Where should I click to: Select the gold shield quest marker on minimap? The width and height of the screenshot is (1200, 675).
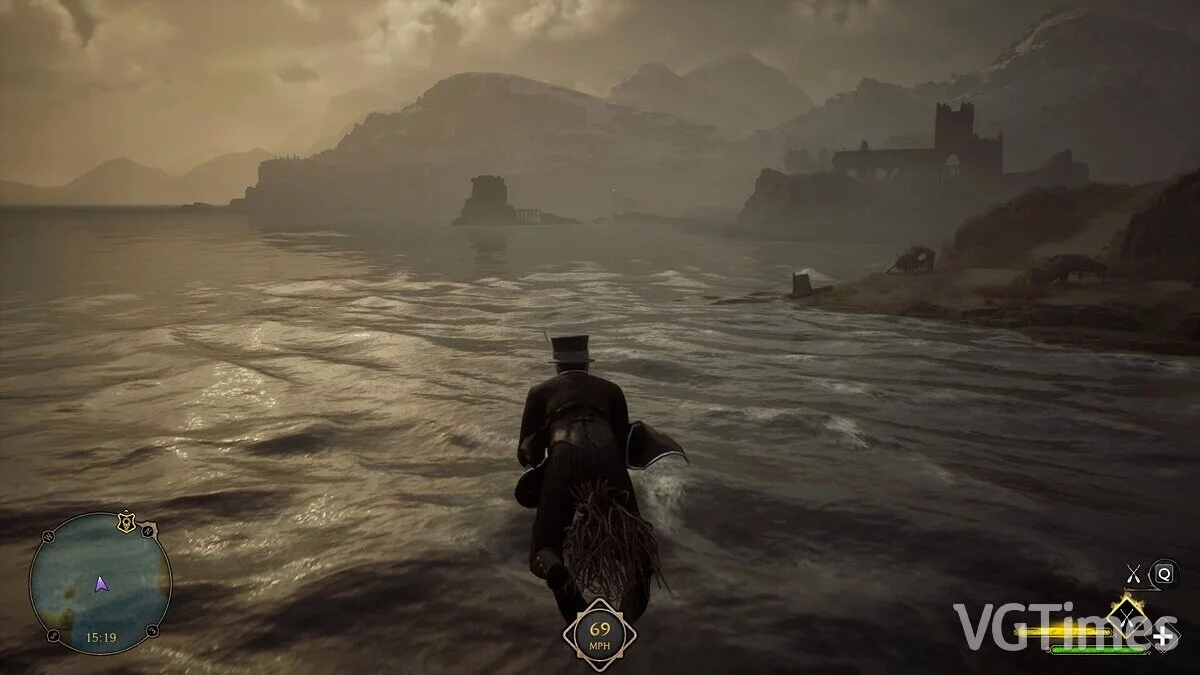127,520
